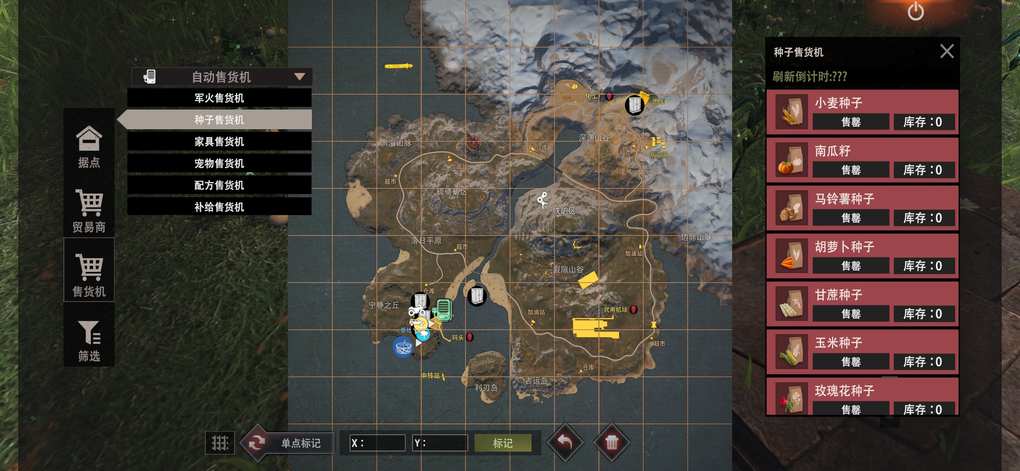Choose the 种子售货机 entry
Screen dimensions: 1020x471
pyautogui.click(x=219, y=120)
